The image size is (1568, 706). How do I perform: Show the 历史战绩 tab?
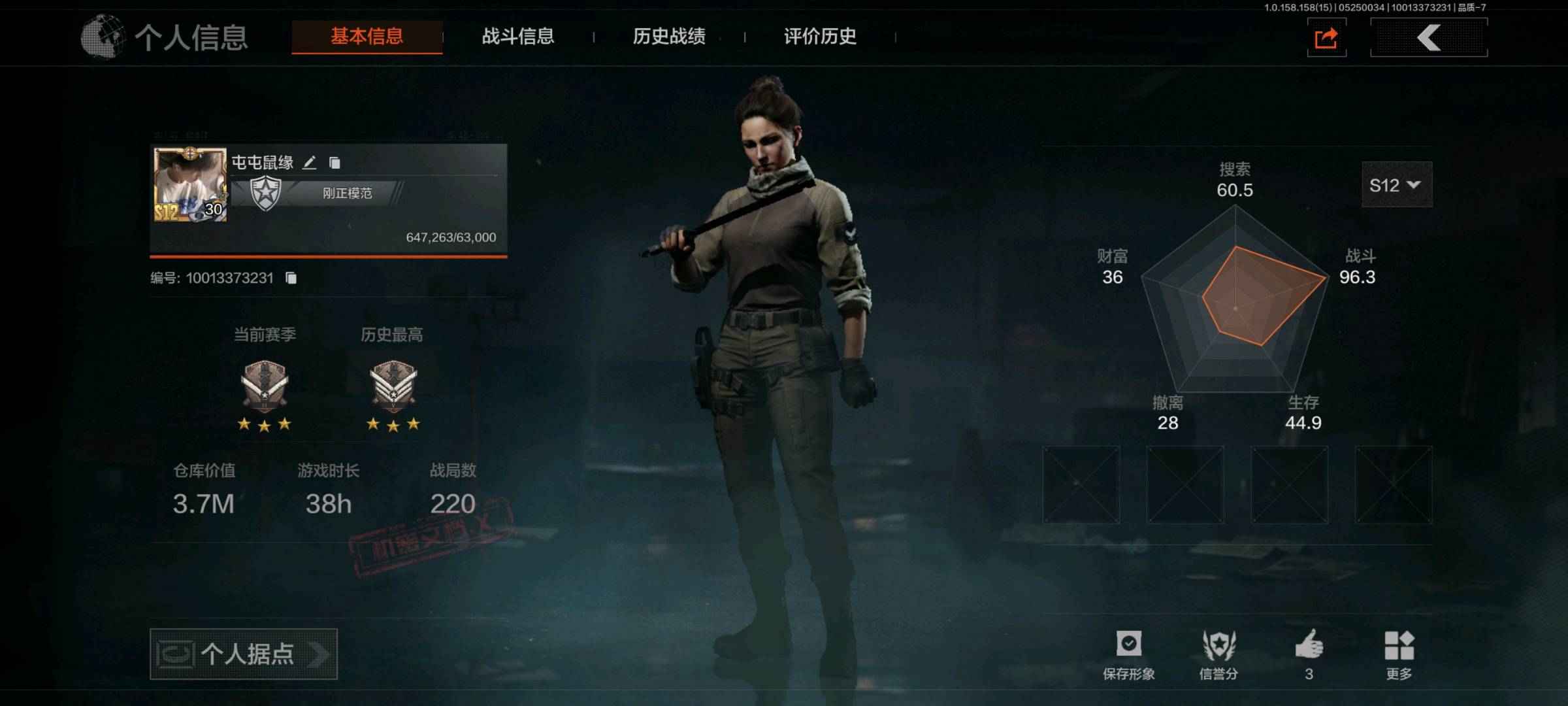click(x=668, y=37)
